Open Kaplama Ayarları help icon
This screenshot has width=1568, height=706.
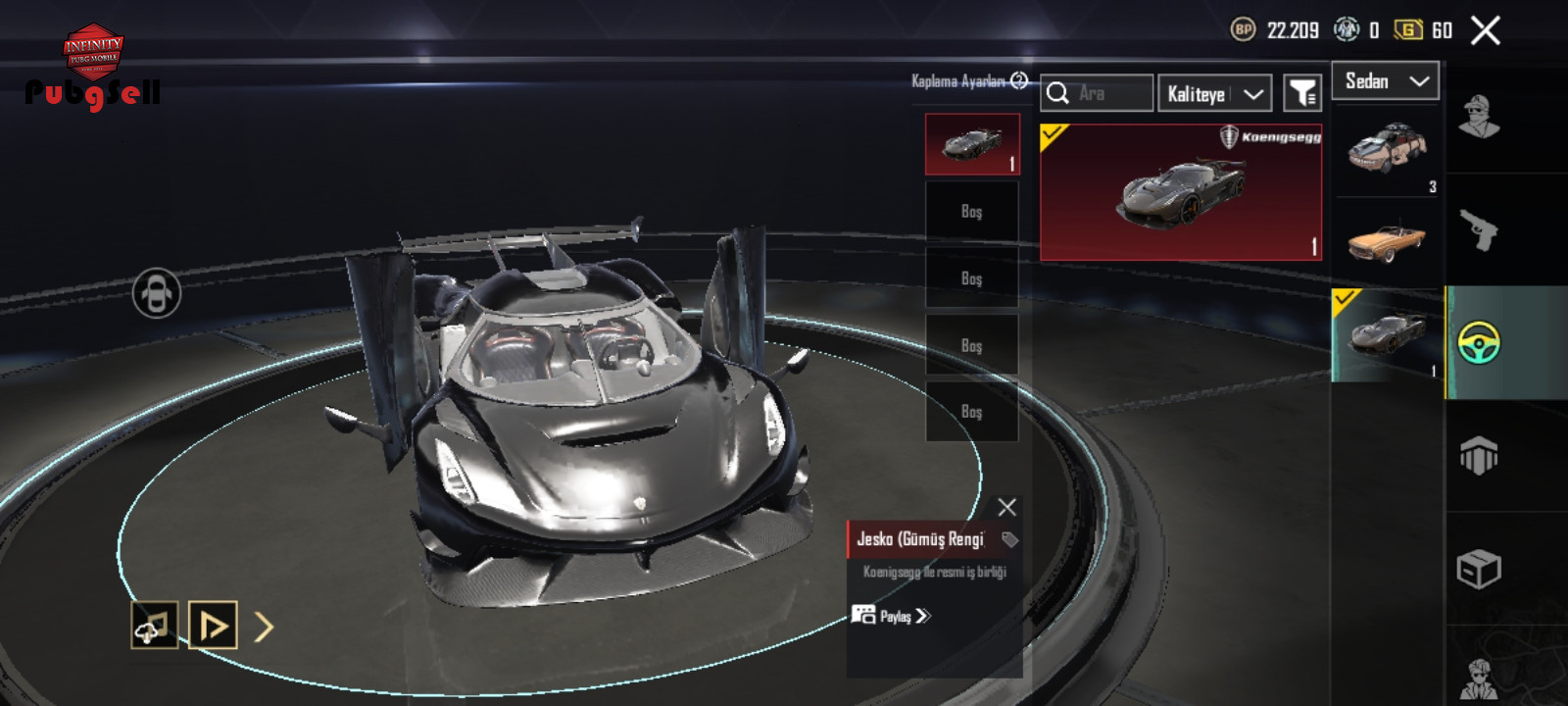point(1019,81)
